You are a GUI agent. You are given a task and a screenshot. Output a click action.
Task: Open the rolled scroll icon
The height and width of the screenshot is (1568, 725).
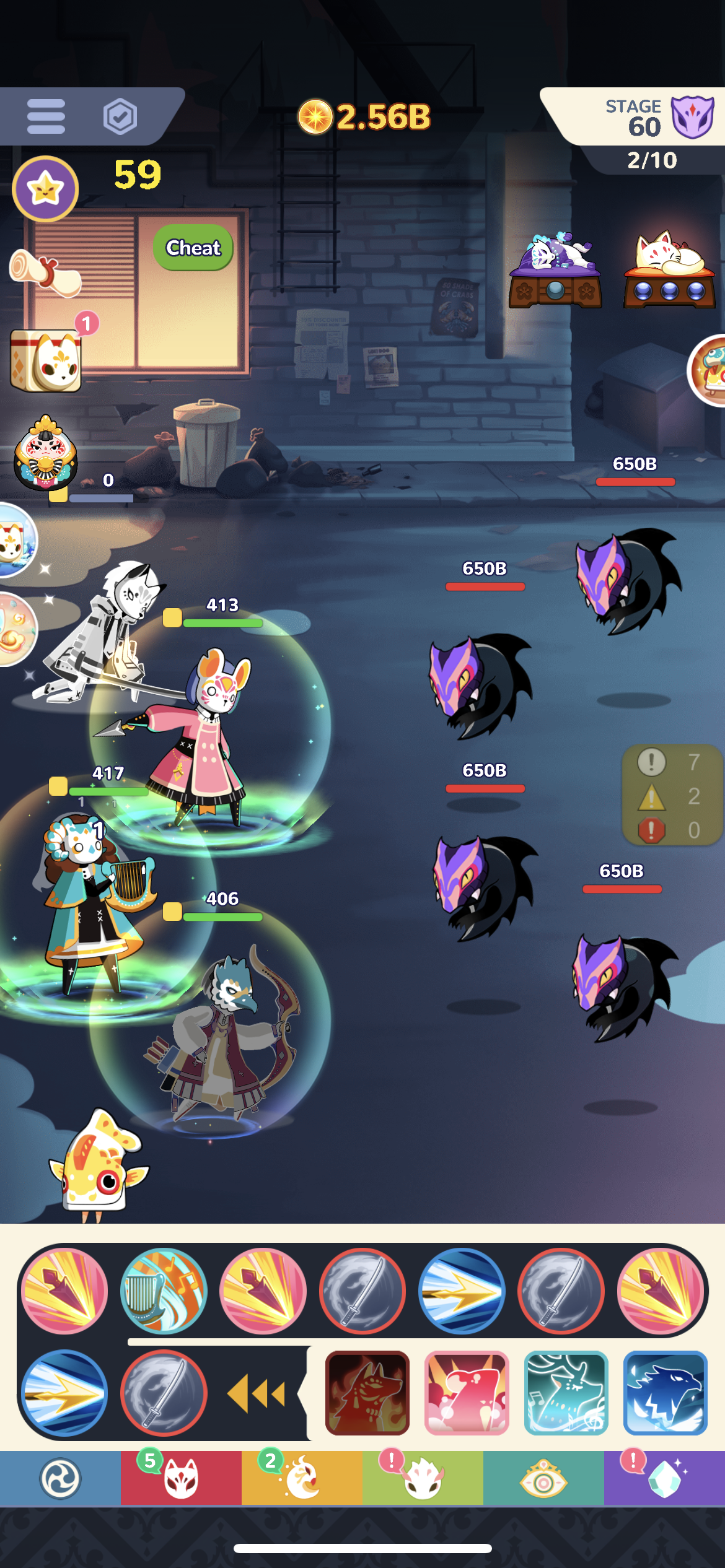(43, 272)
